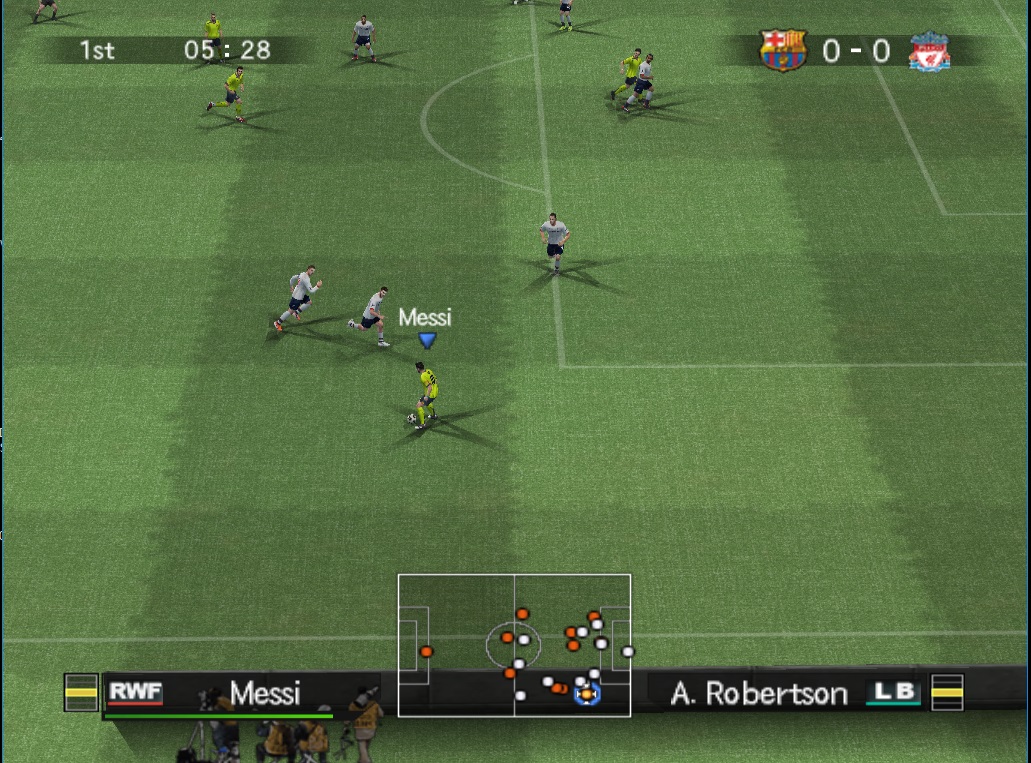This screenshot has width=1031, height=763.
Task: Select the A. Robertson player name panel
Action: coord(757,693)
